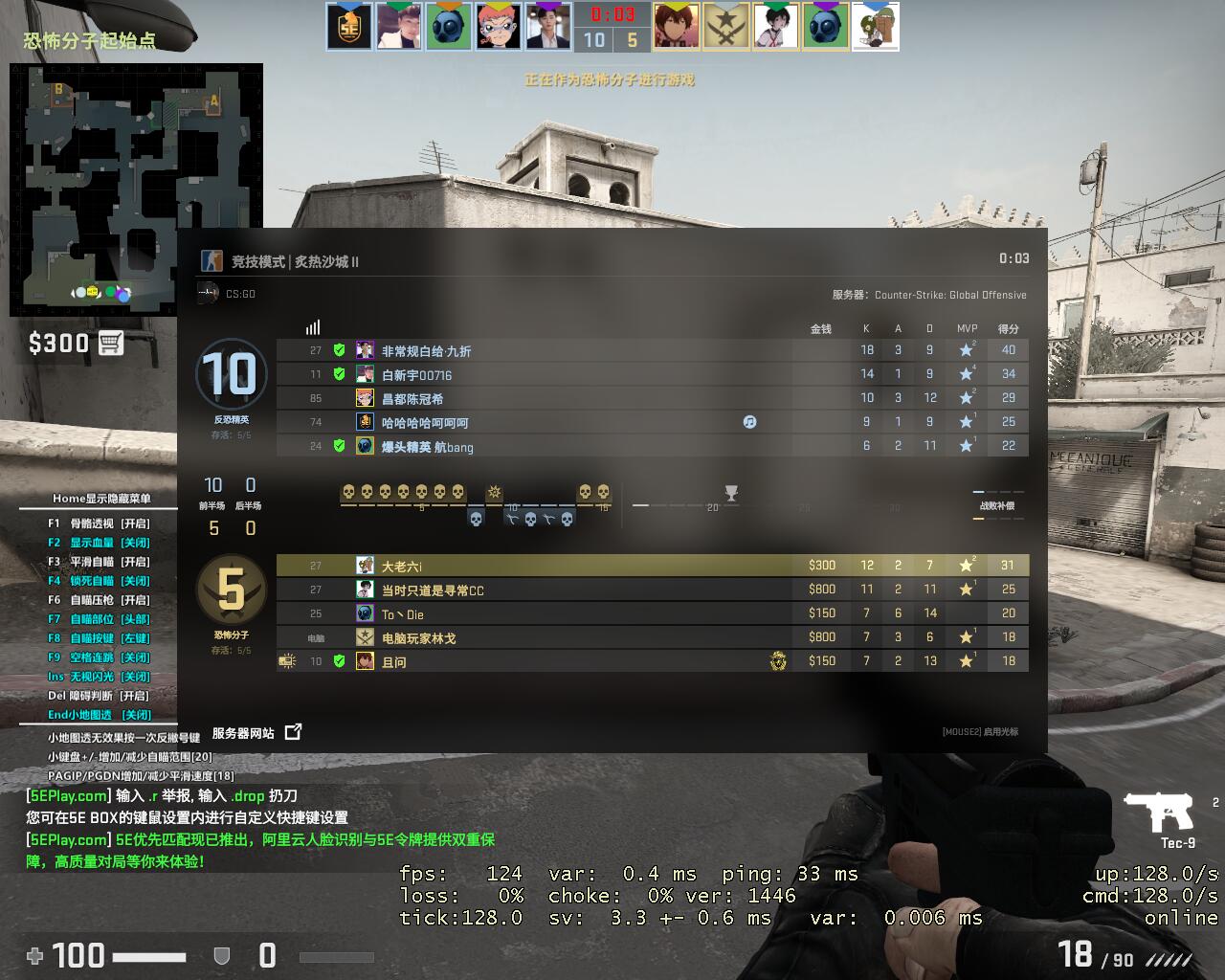Click the medal badge on 且问's row
Image resolution: width=1225 pixels, height=980 pixels.
click(778, 661)
